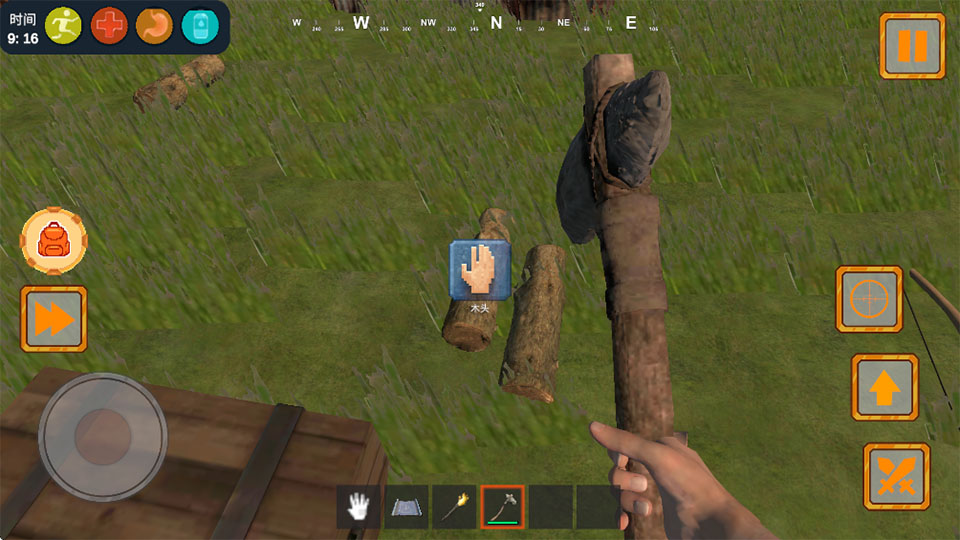960x540 pixels.
Task: Hit the crossed swords attack button
Action: coord(896,476)
